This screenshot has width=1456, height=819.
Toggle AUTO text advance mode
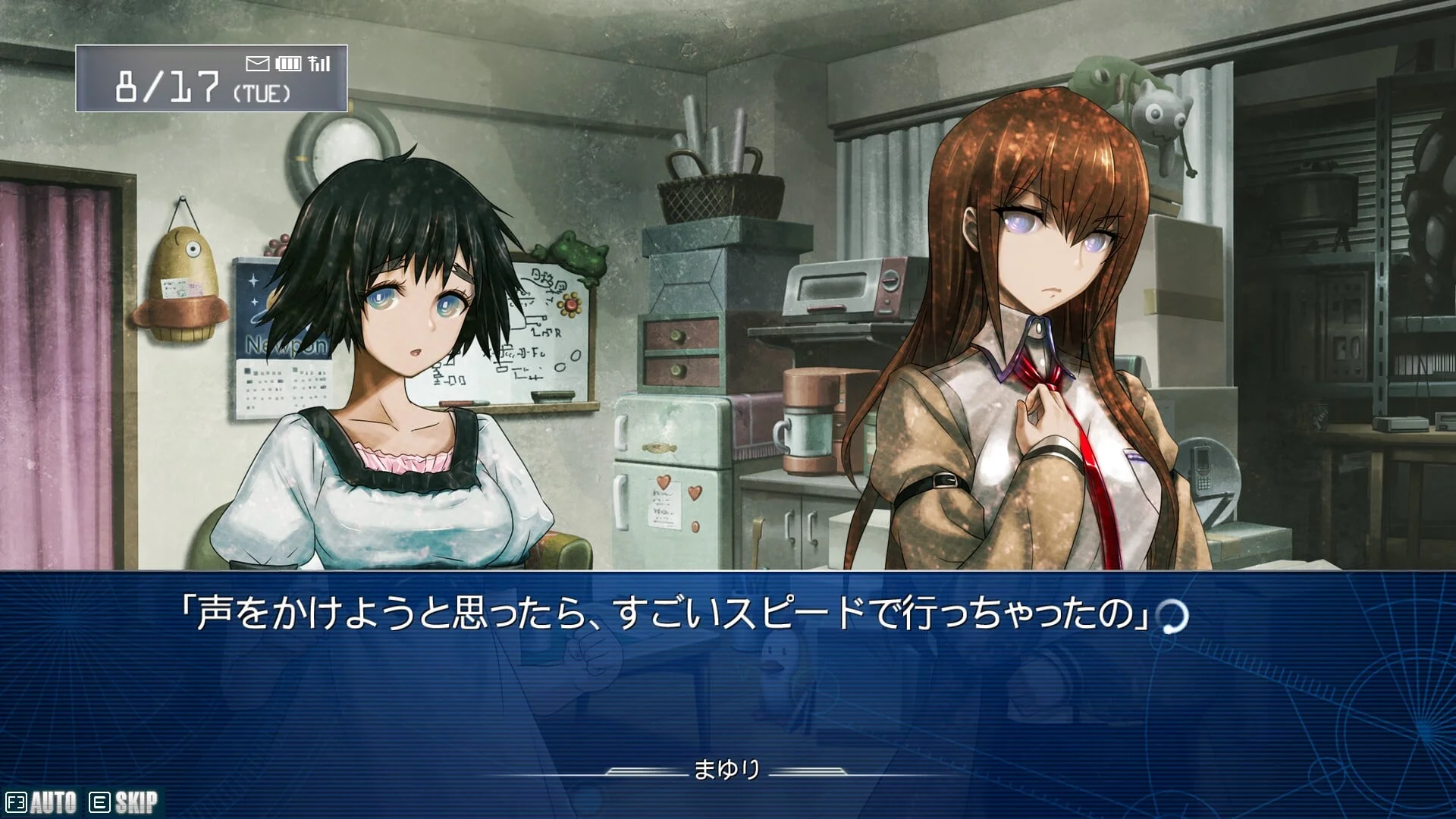pyautogui.click(x=42, y=802)
